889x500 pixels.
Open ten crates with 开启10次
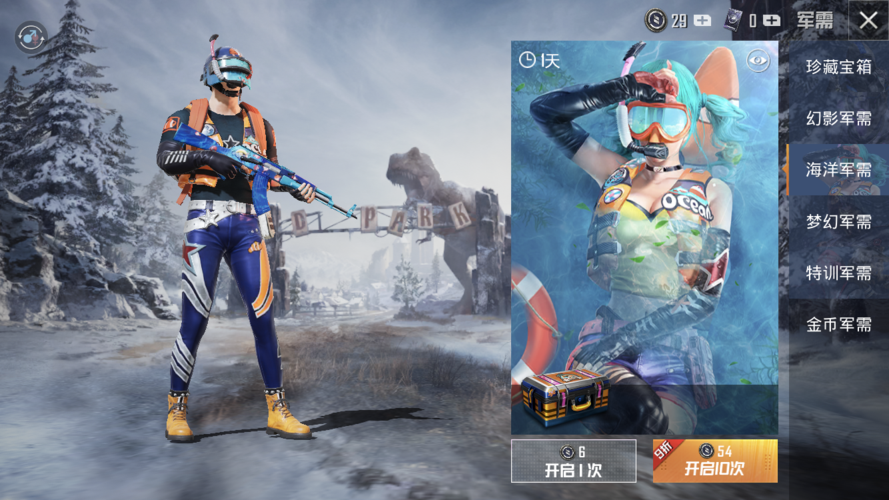[x=715, y=461]
